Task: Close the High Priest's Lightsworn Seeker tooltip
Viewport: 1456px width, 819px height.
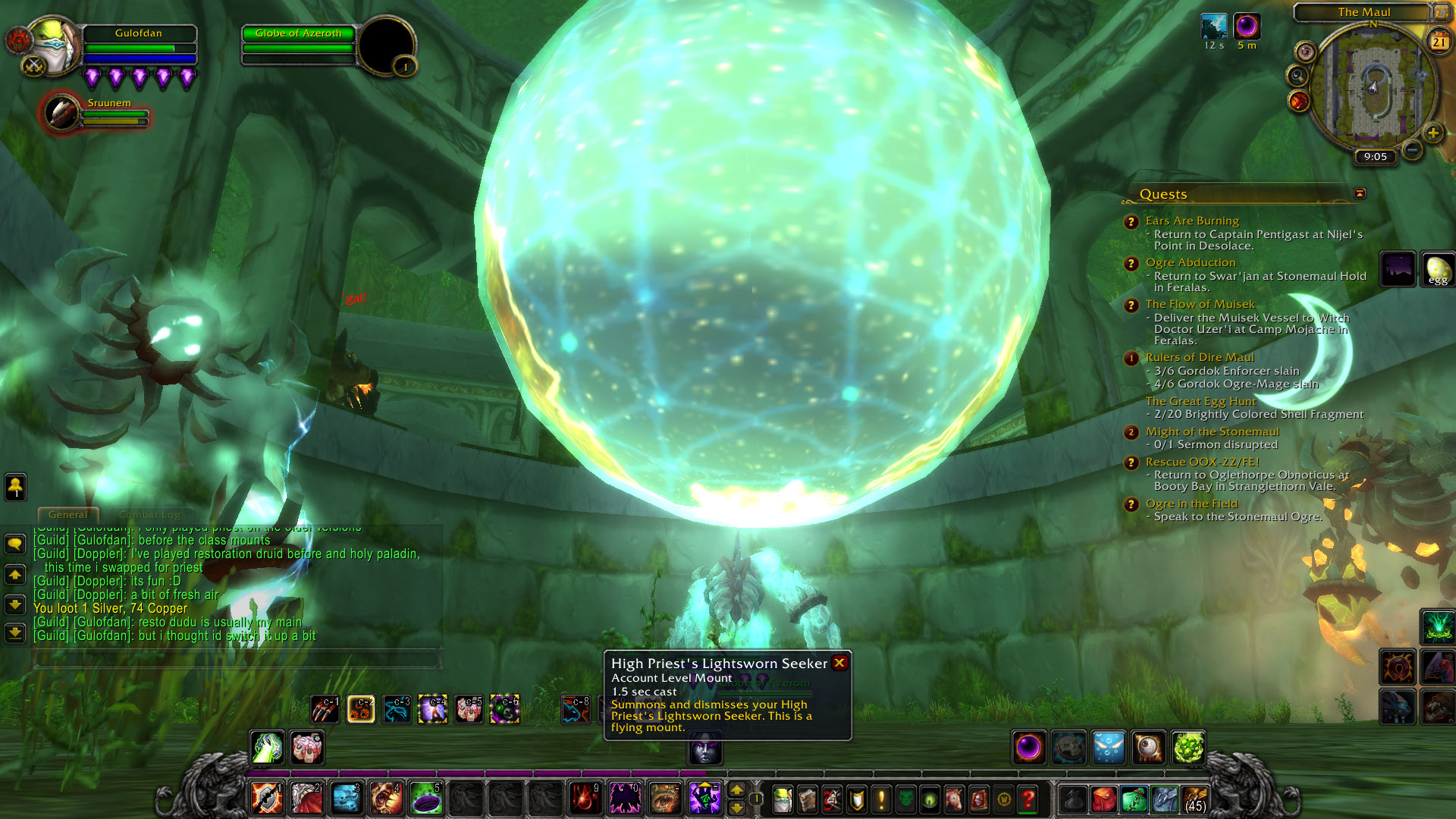Action: click(839, 663)
